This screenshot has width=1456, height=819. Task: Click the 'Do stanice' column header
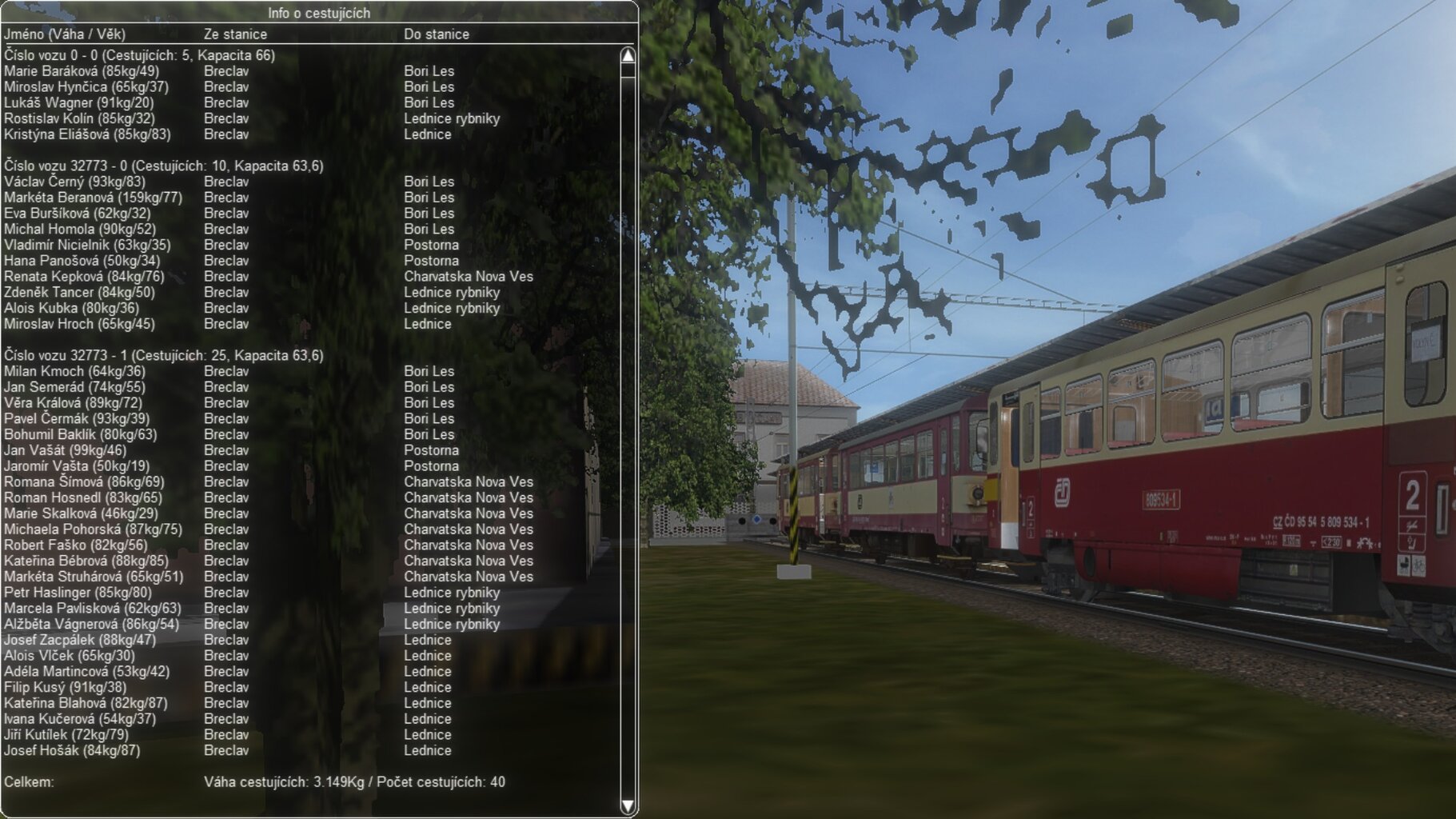[x=437, y=34]
